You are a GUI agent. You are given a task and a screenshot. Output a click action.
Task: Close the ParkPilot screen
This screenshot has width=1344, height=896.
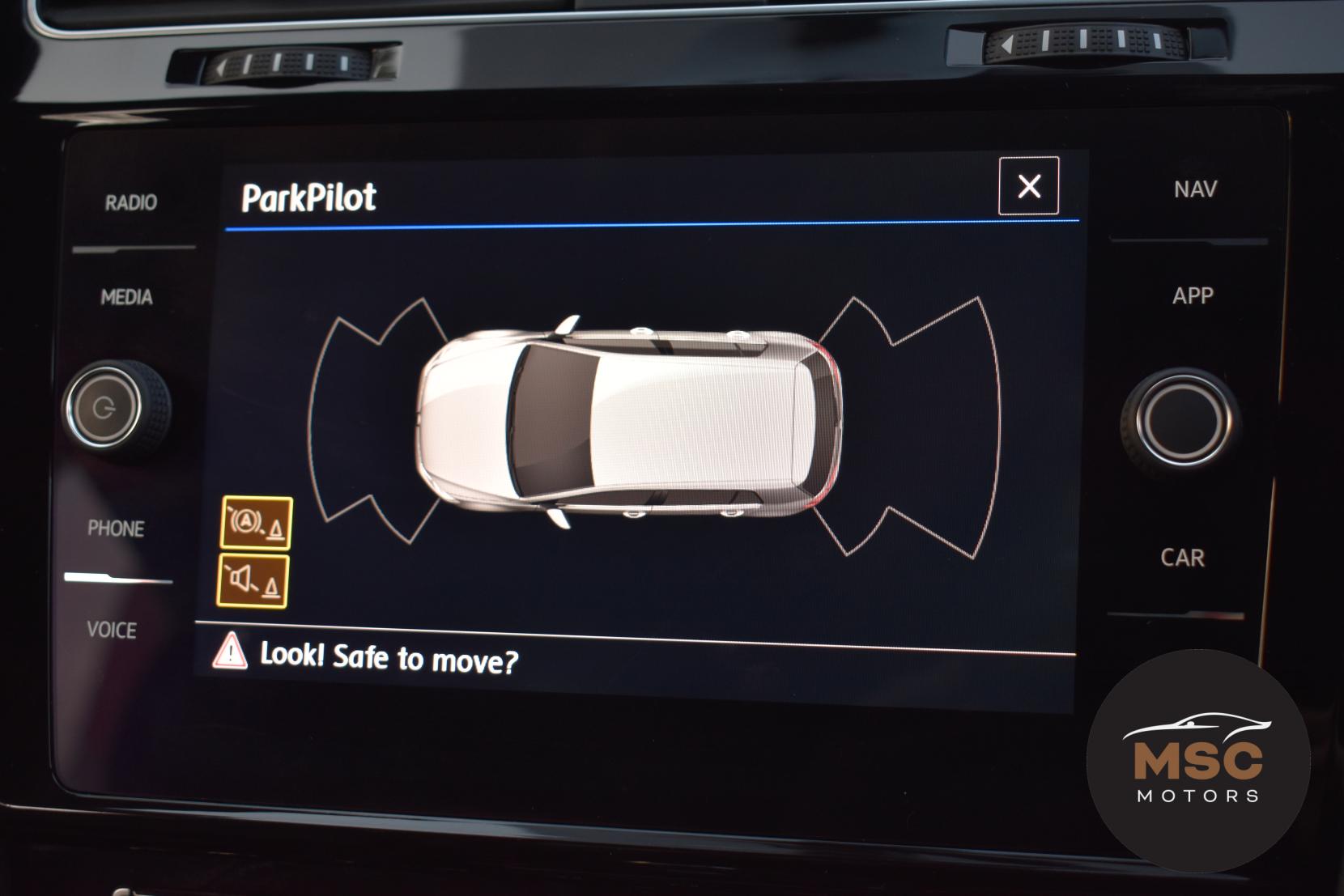1028,186
